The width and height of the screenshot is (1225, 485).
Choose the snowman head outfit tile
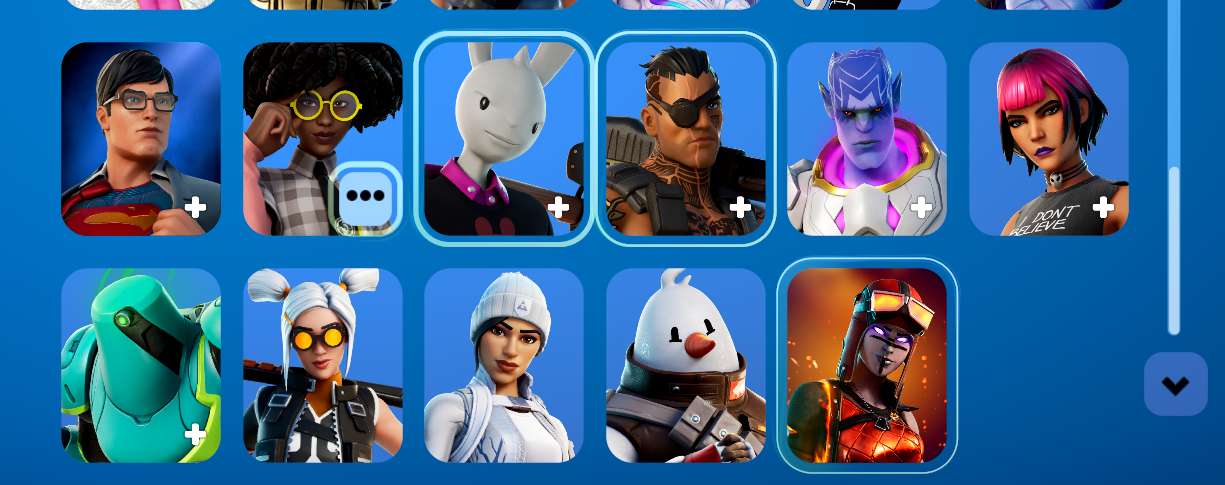pyautogui.click(x=685, y=365)
